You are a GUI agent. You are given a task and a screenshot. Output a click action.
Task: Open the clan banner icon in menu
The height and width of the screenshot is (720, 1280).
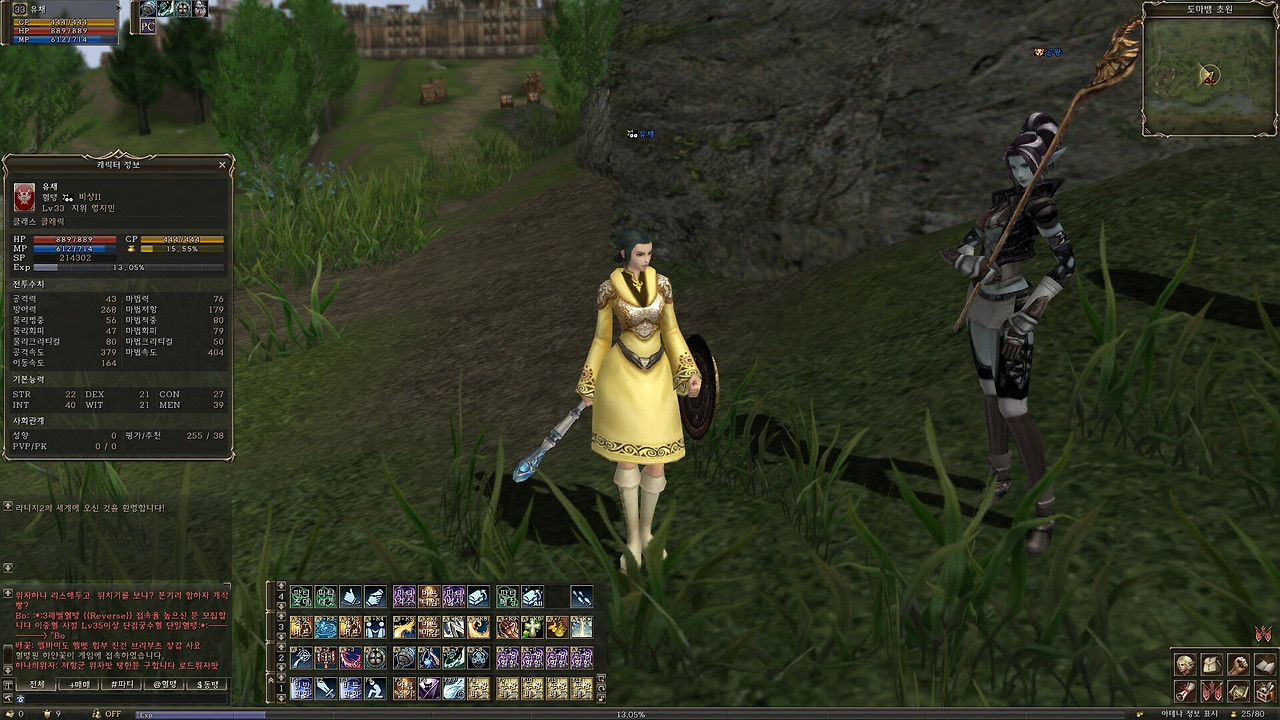click(x=1211, y=691)
